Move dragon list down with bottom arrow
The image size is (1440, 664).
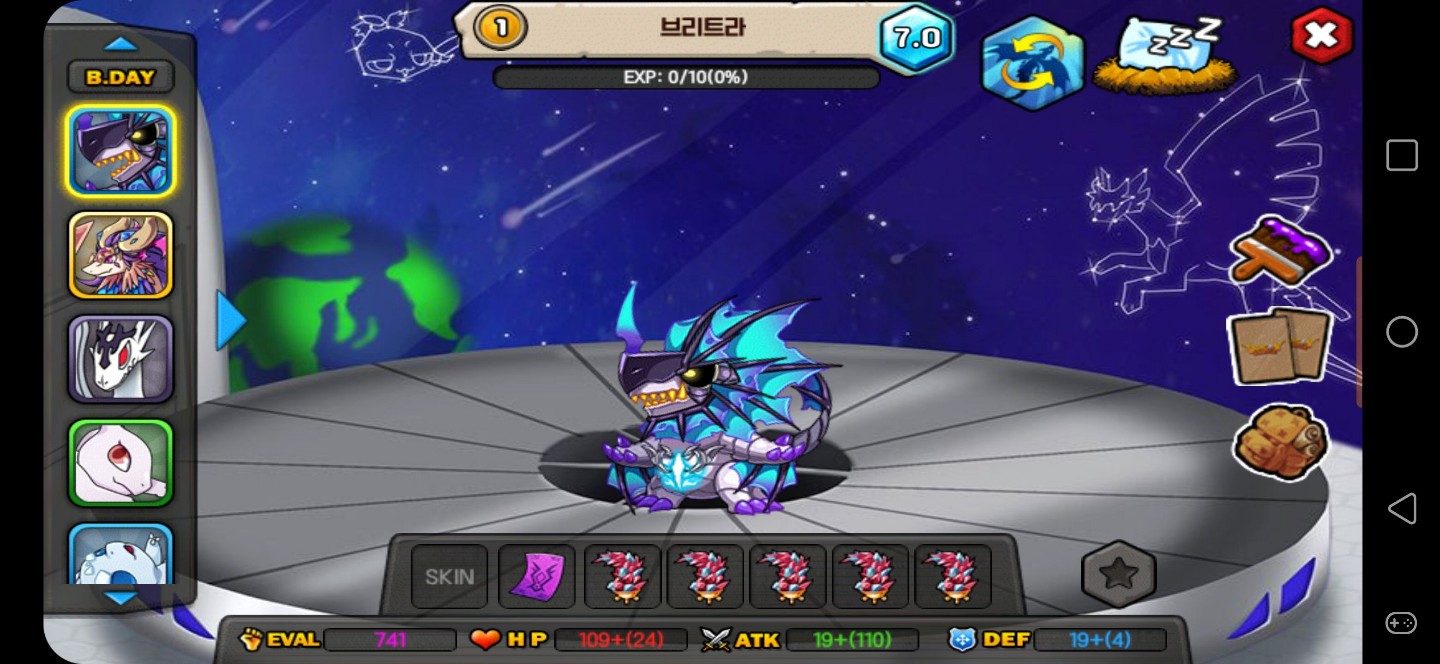[x=121, y=598]
